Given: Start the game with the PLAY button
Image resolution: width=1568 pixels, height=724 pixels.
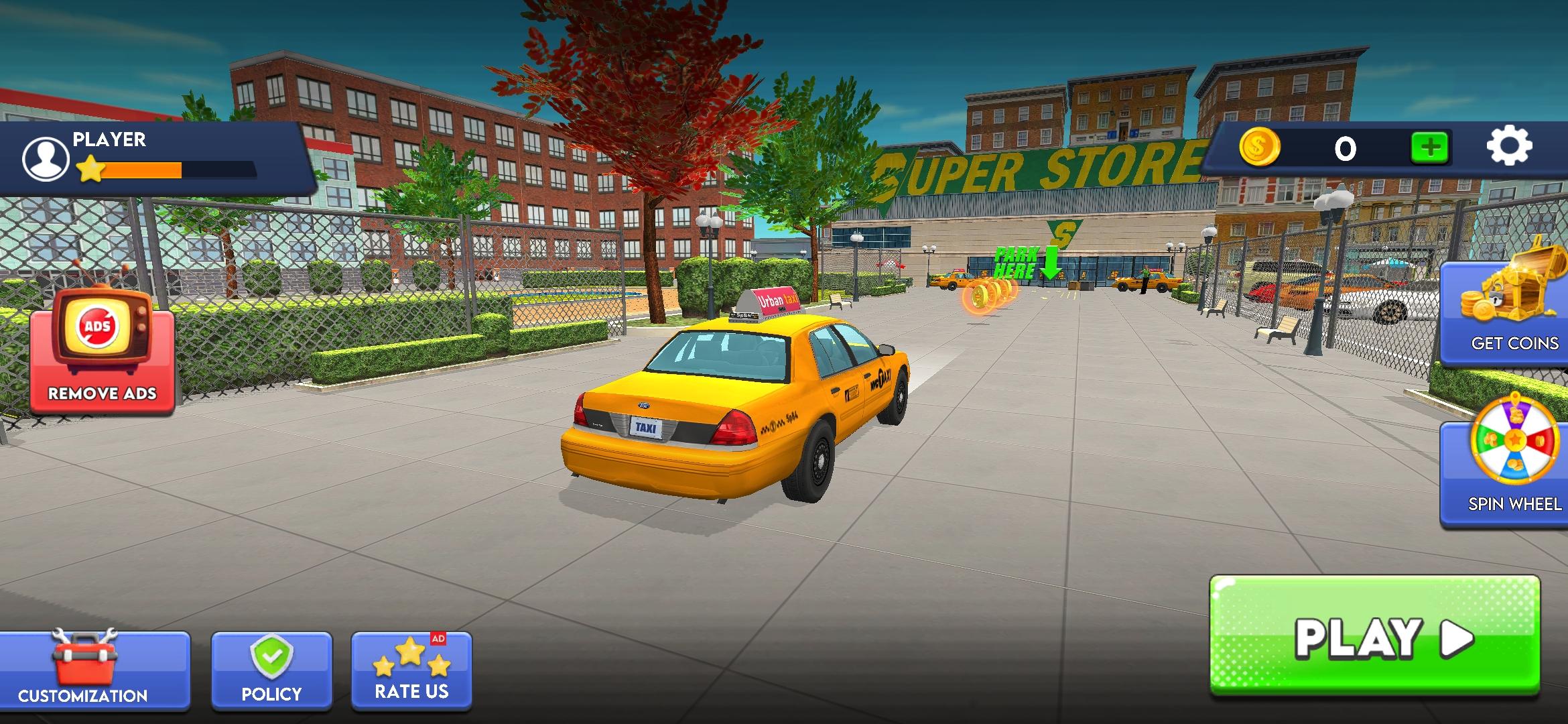Looking at the screenshot, I should [x=1374, y=636].
